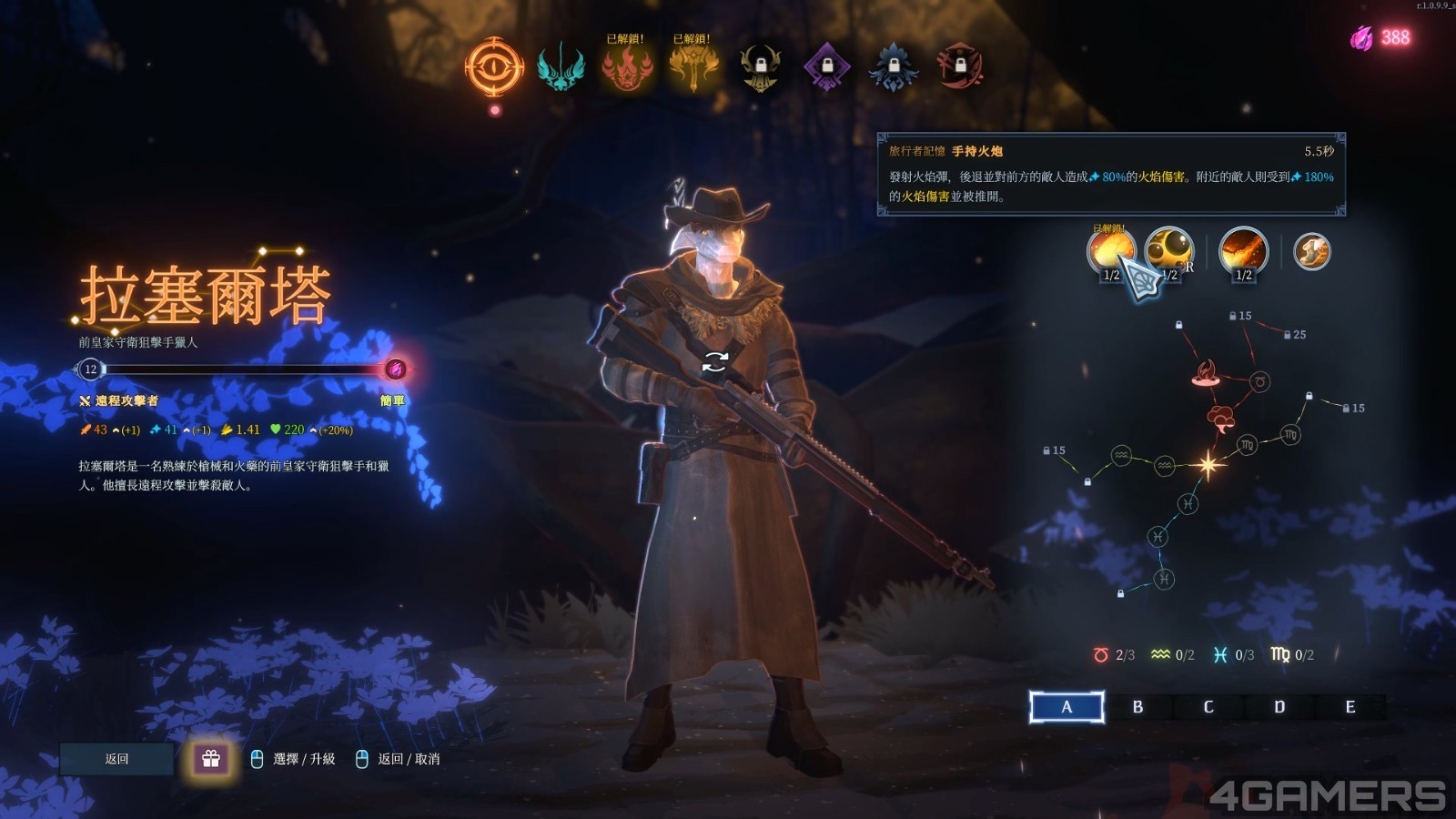Choose the locked red crescent hero emblem
1456x819 pixels.
(960, 66)
